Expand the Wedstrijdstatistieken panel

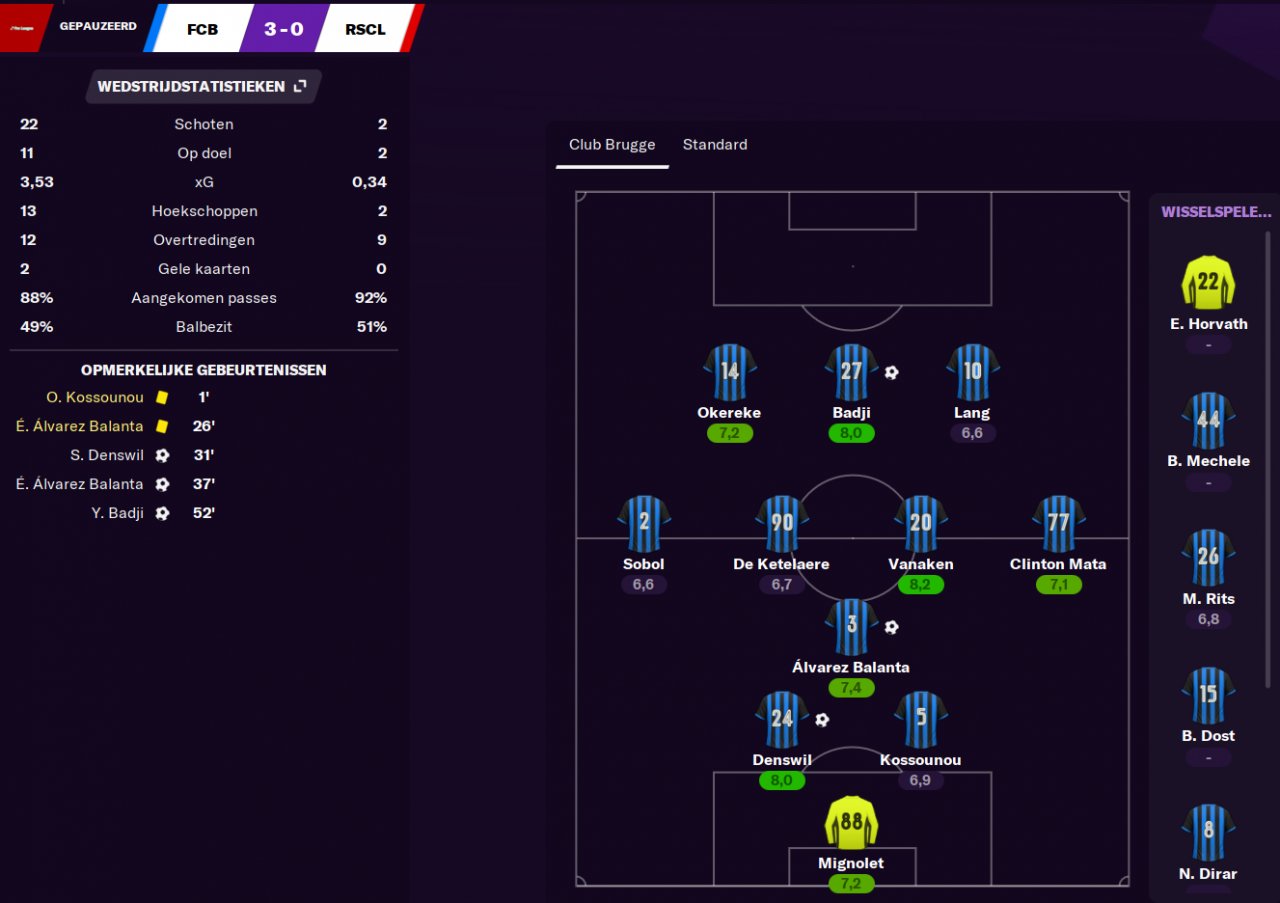(299, 87)
